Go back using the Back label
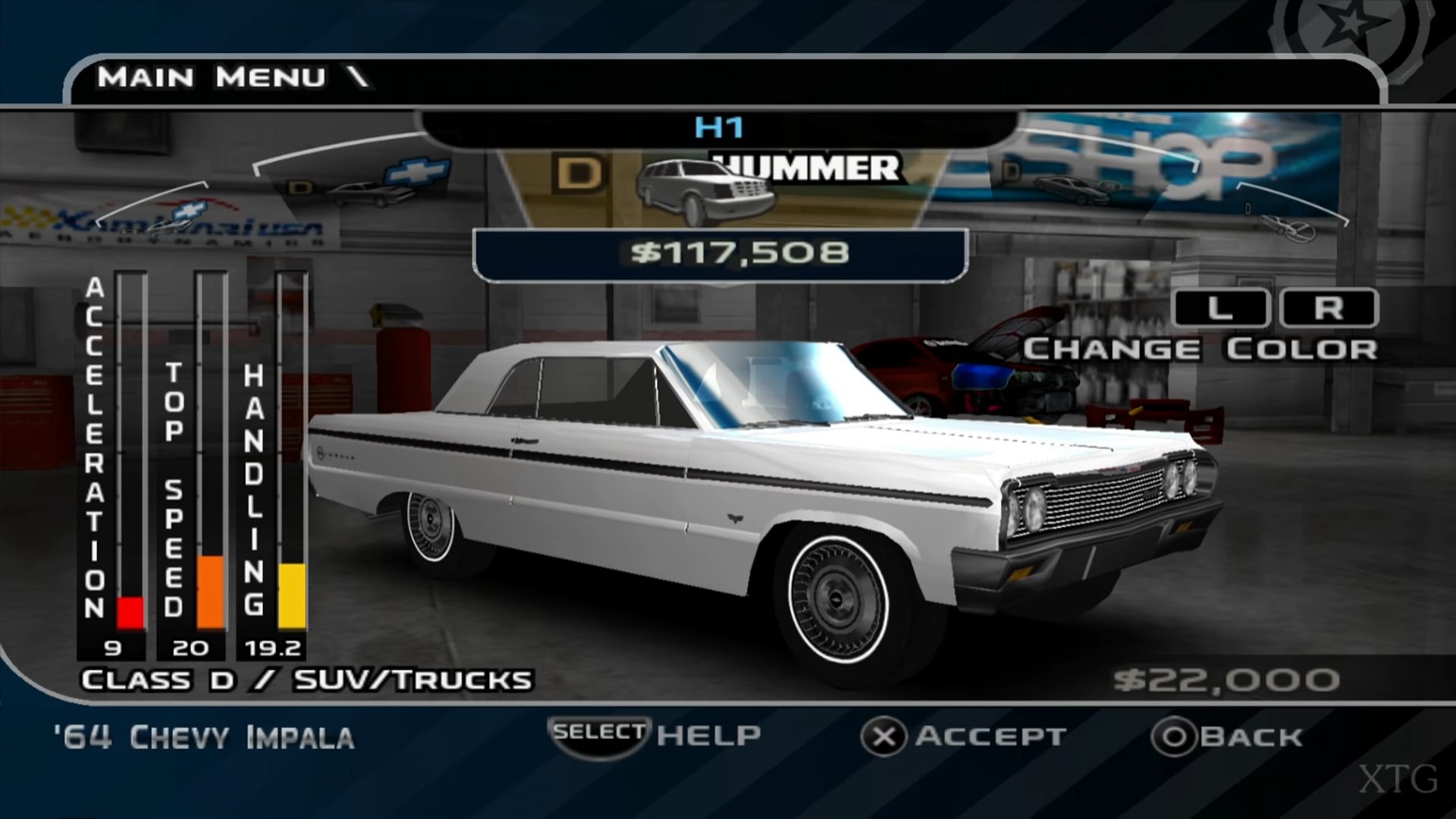The image size is (1456, 819). [1250, 736]
